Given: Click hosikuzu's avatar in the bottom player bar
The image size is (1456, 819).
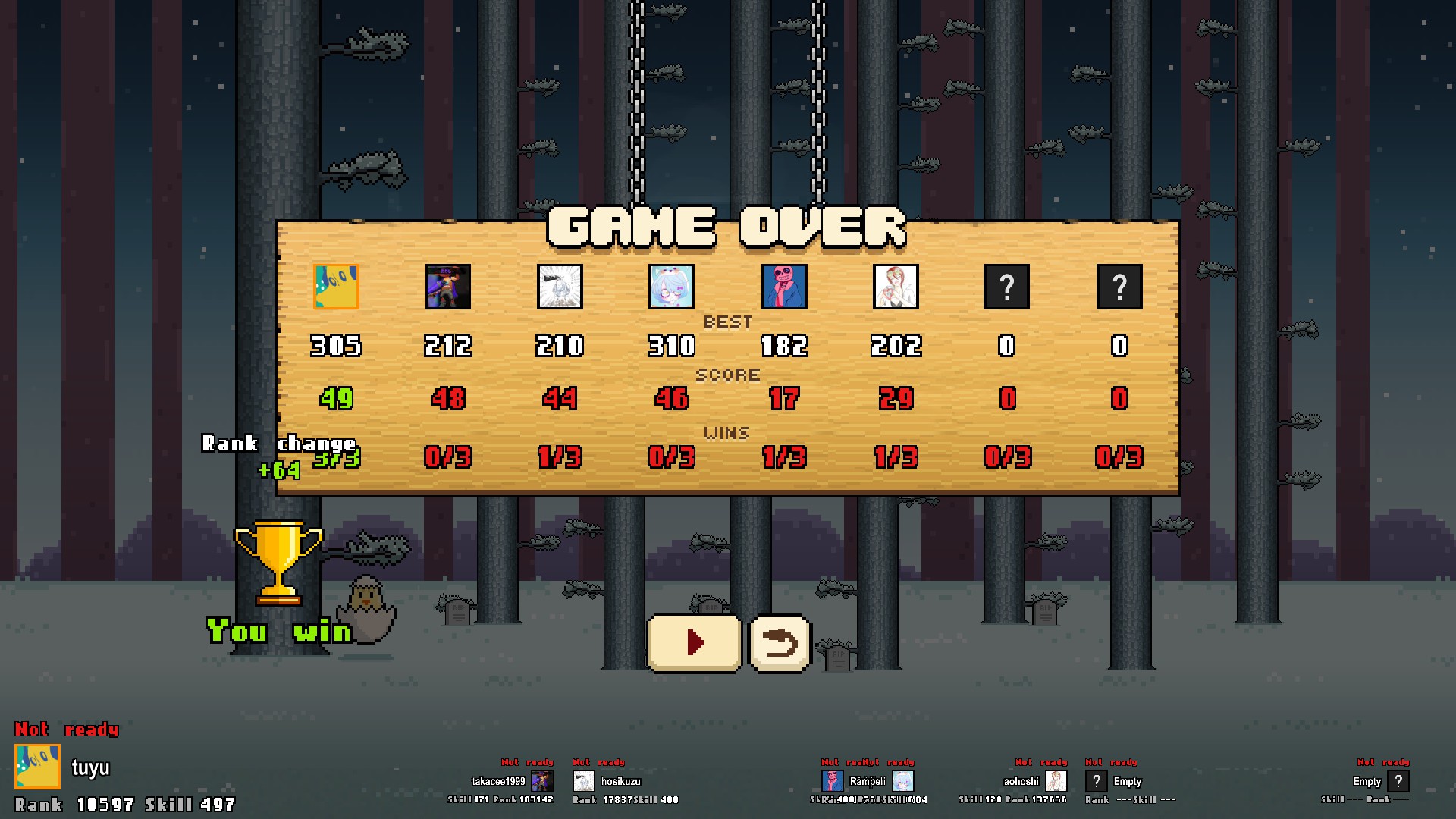Looking at the screenshot, I should click(584, 782).
